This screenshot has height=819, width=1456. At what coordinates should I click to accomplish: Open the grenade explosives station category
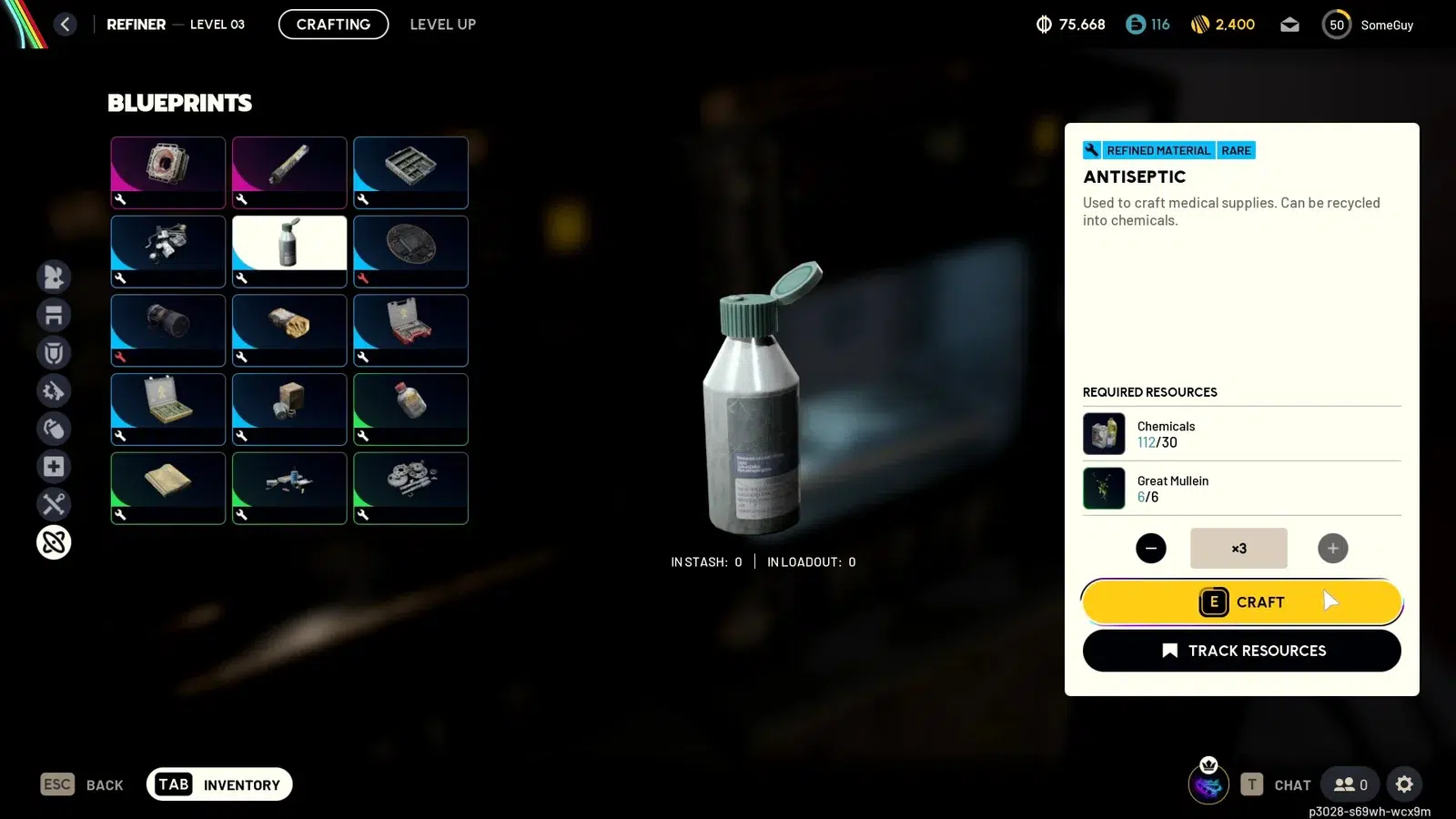pyautogui.click(x=54, y=429)
